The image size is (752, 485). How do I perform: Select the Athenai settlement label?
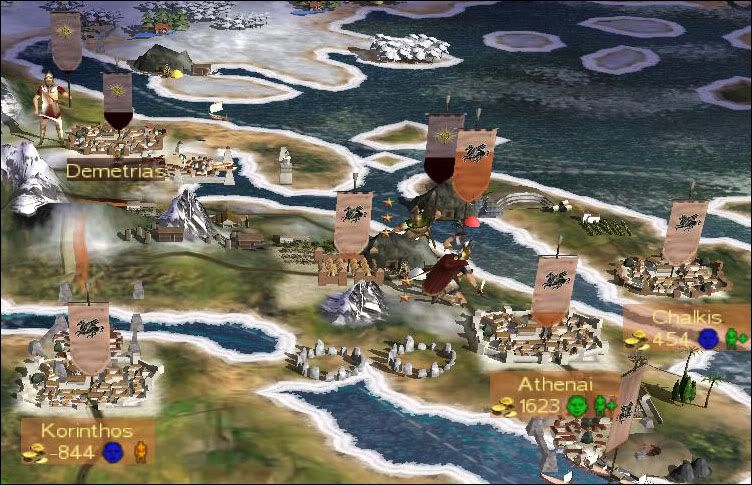[x=554, y=385]
